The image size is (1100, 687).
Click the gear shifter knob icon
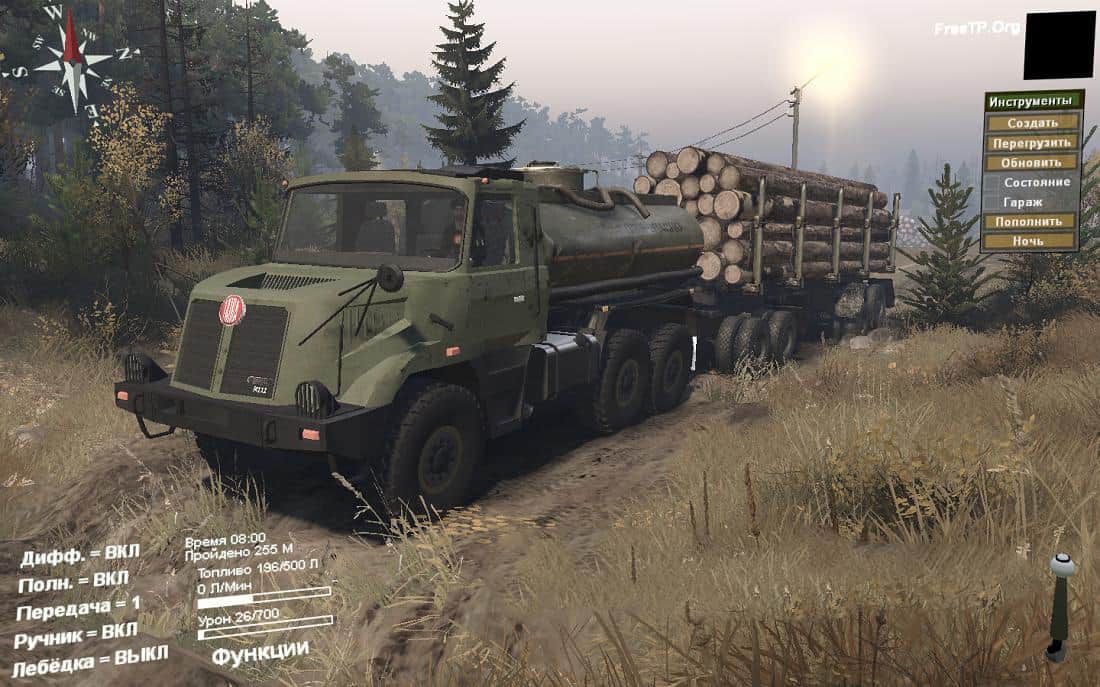[1061, 566]
